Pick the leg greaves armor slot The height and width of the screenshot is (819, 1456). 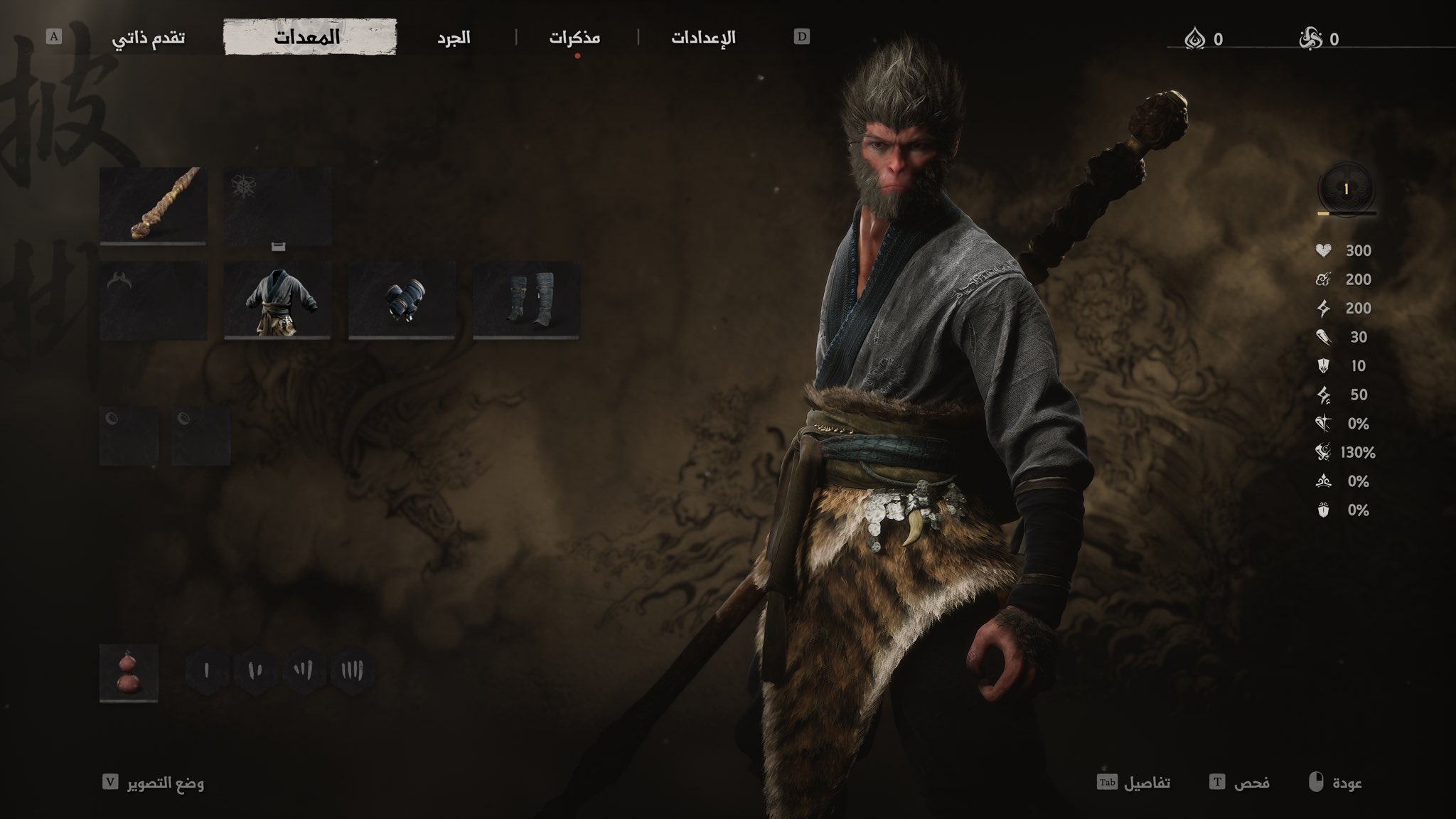tap(526, 300)
